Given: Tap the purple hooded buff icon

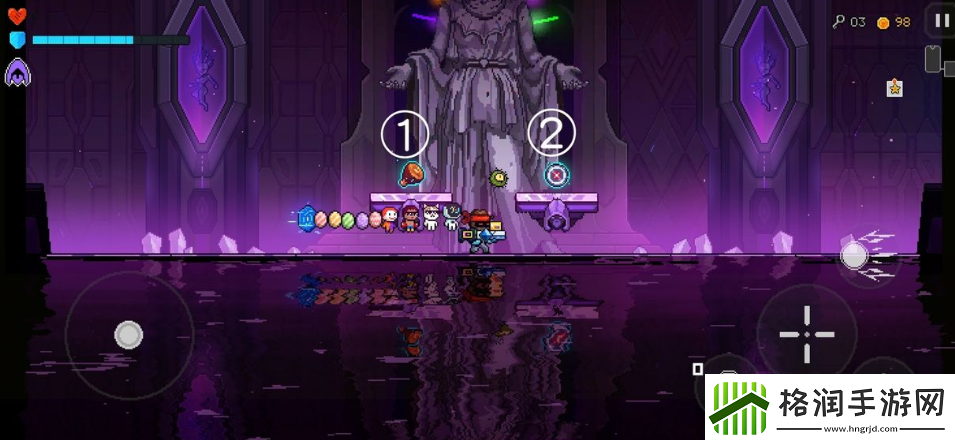Looking at the screenshot, I should pos(17,72).
